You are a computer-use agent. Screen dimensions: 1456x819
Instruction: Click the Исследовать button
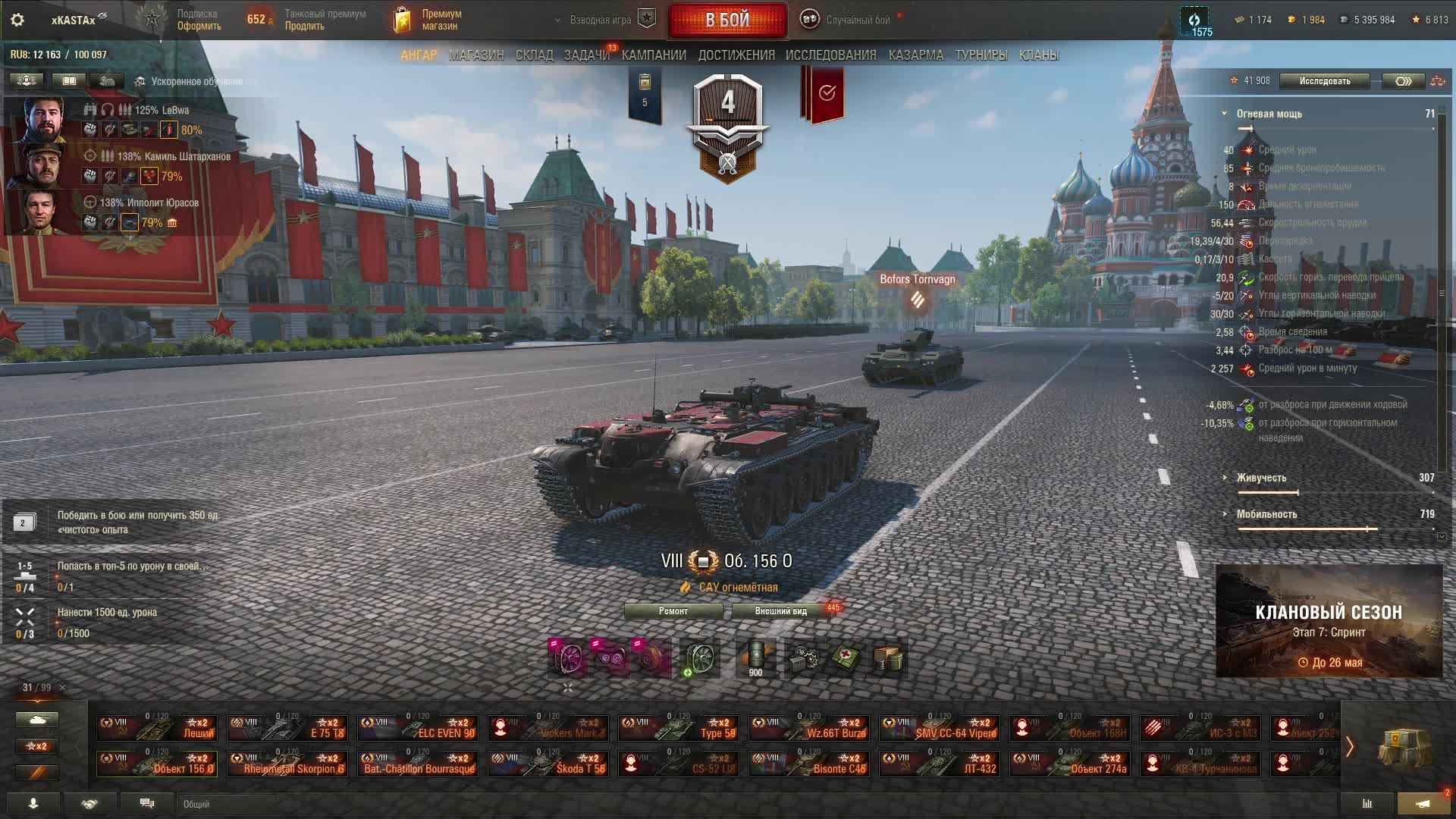pyautogui.click(x=1324, y=81)
